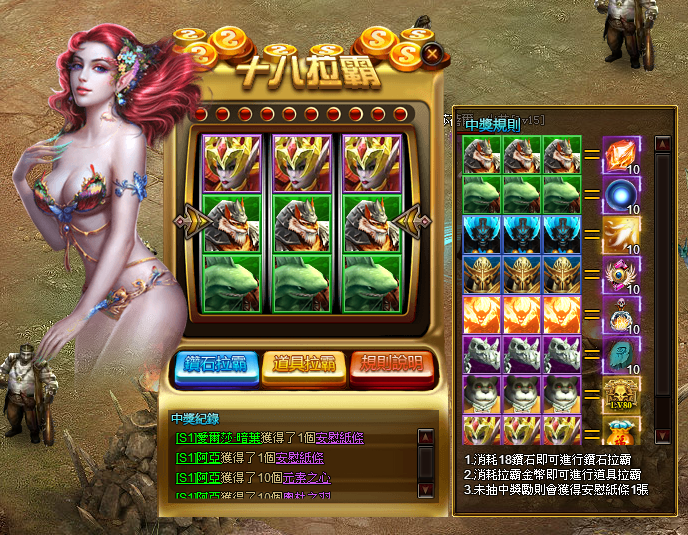Click the up arrow of the 中獎規則 scrollbar
688x535 pixels.
tap(661, 143)
